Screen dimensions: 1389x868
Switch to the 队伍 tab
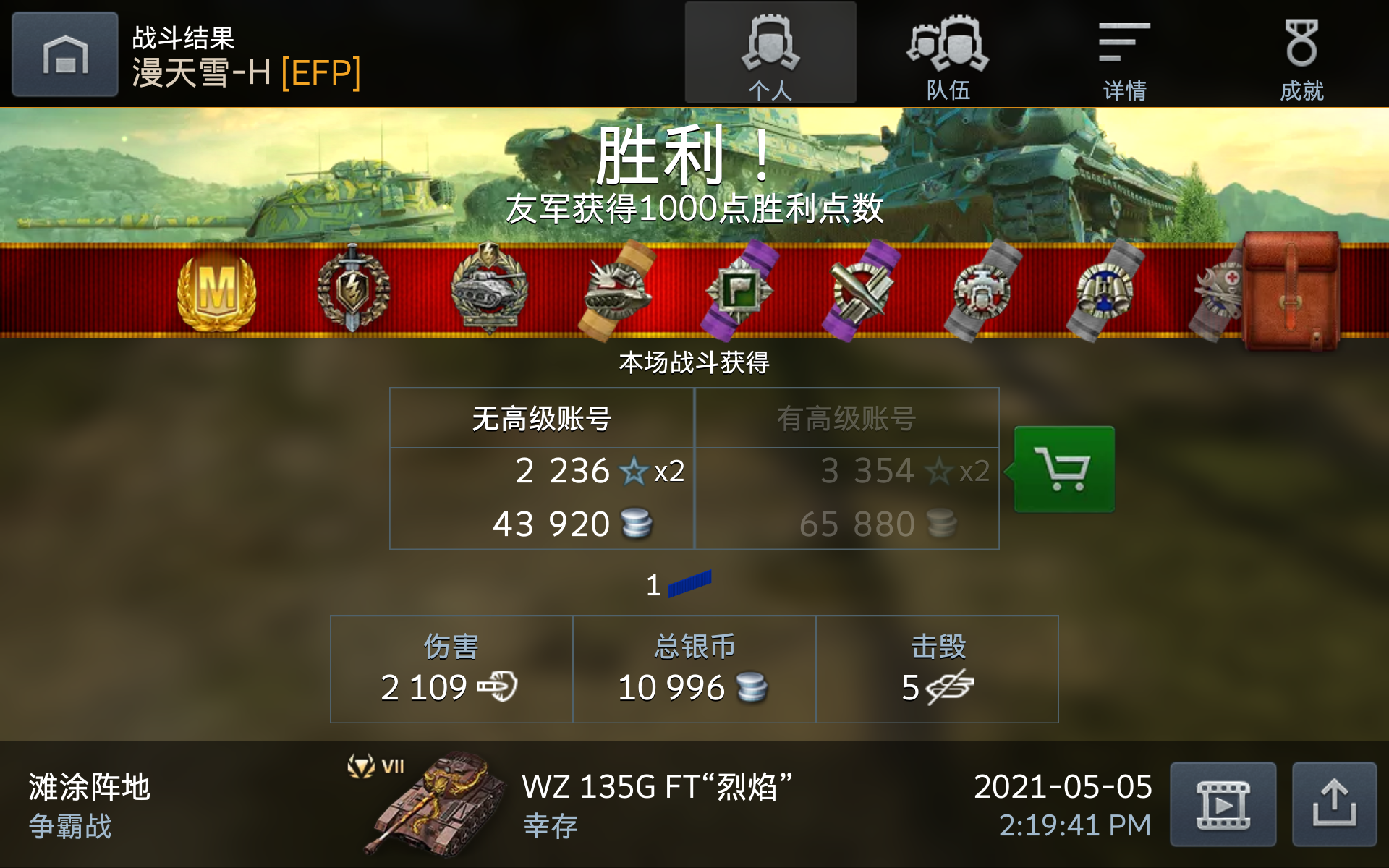tap(950, 54)
